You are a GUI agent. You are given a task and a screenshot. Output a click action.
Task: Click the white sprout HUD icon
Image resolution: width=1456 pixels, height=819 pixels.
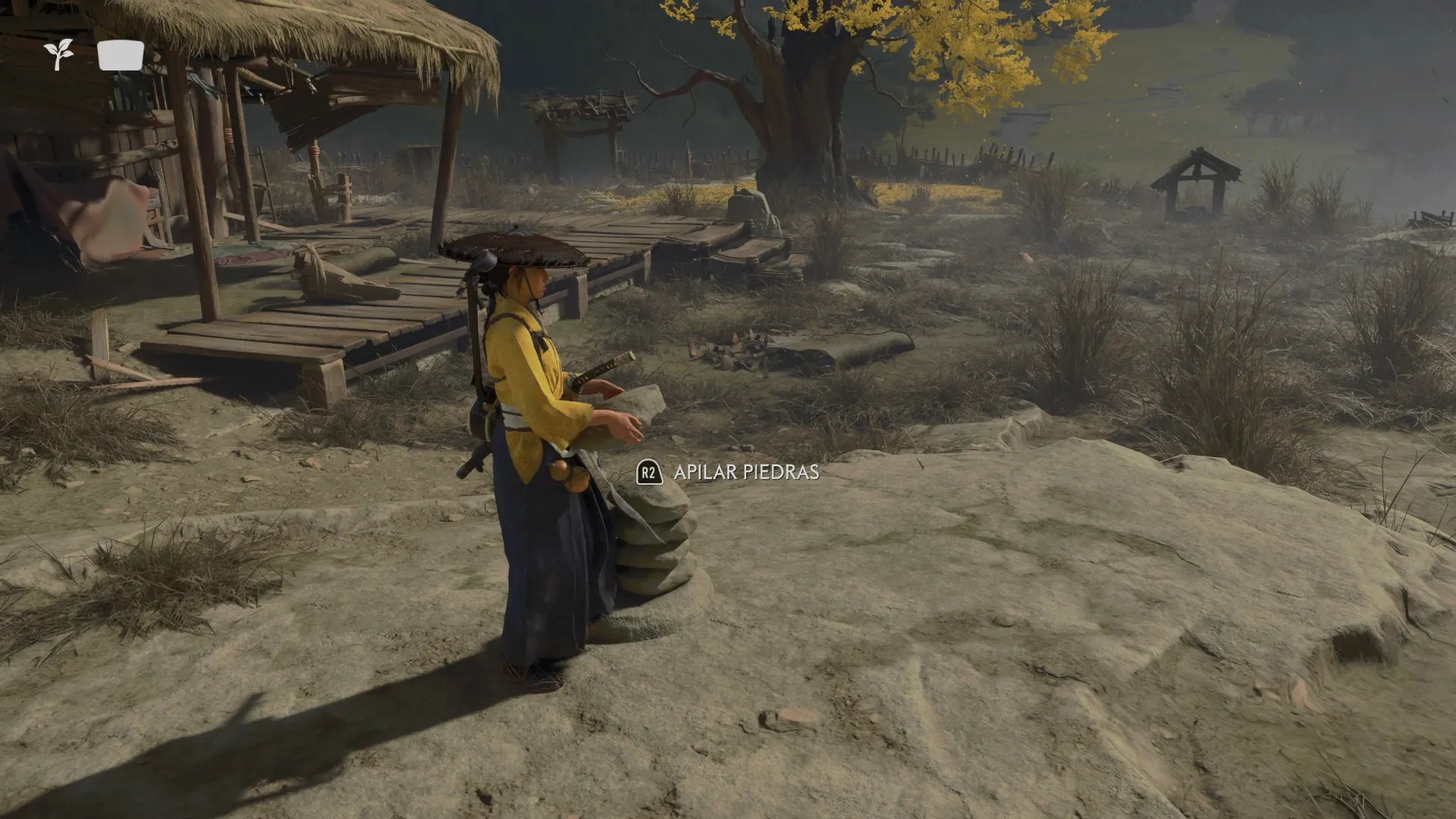58,55
